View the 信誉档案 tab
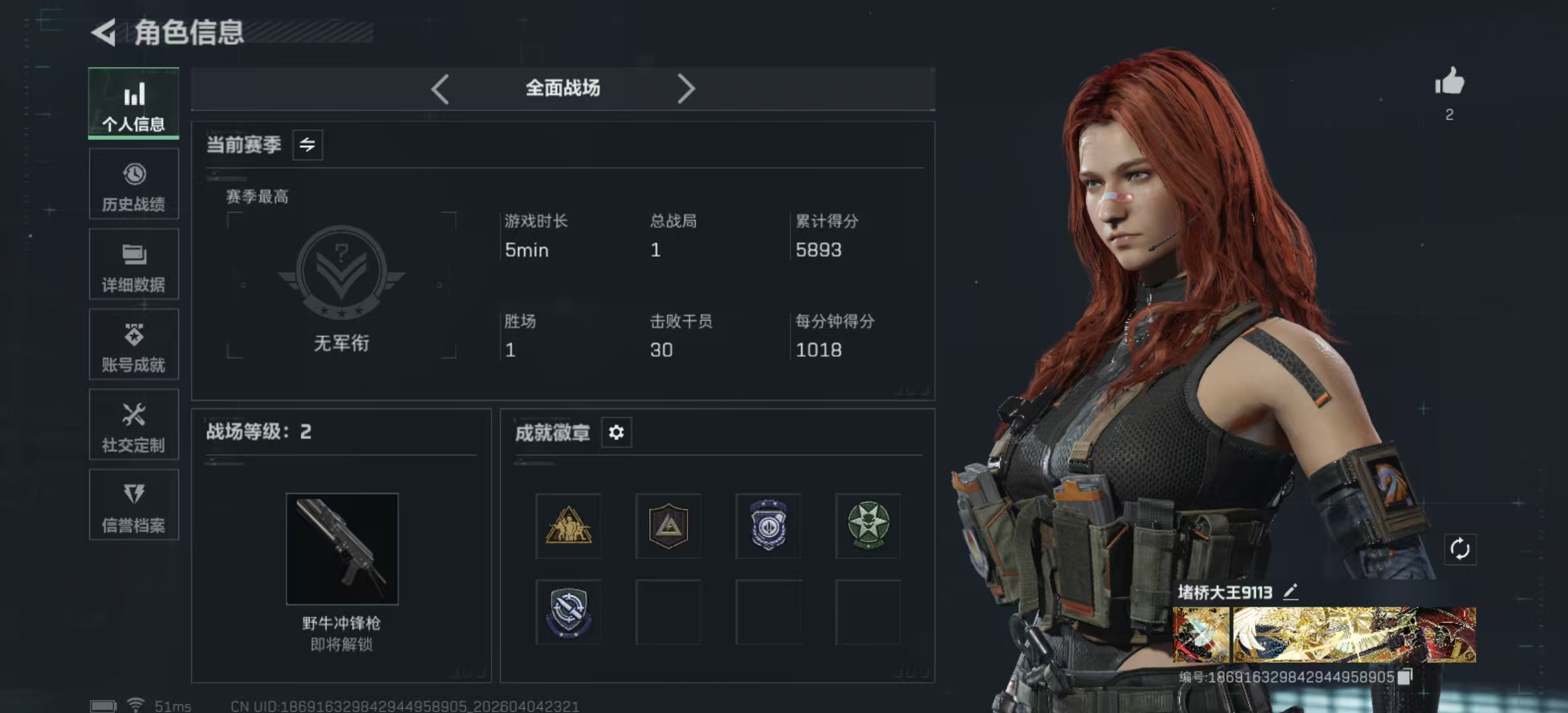Screen dimensions: 1568x713 point(133,506)
